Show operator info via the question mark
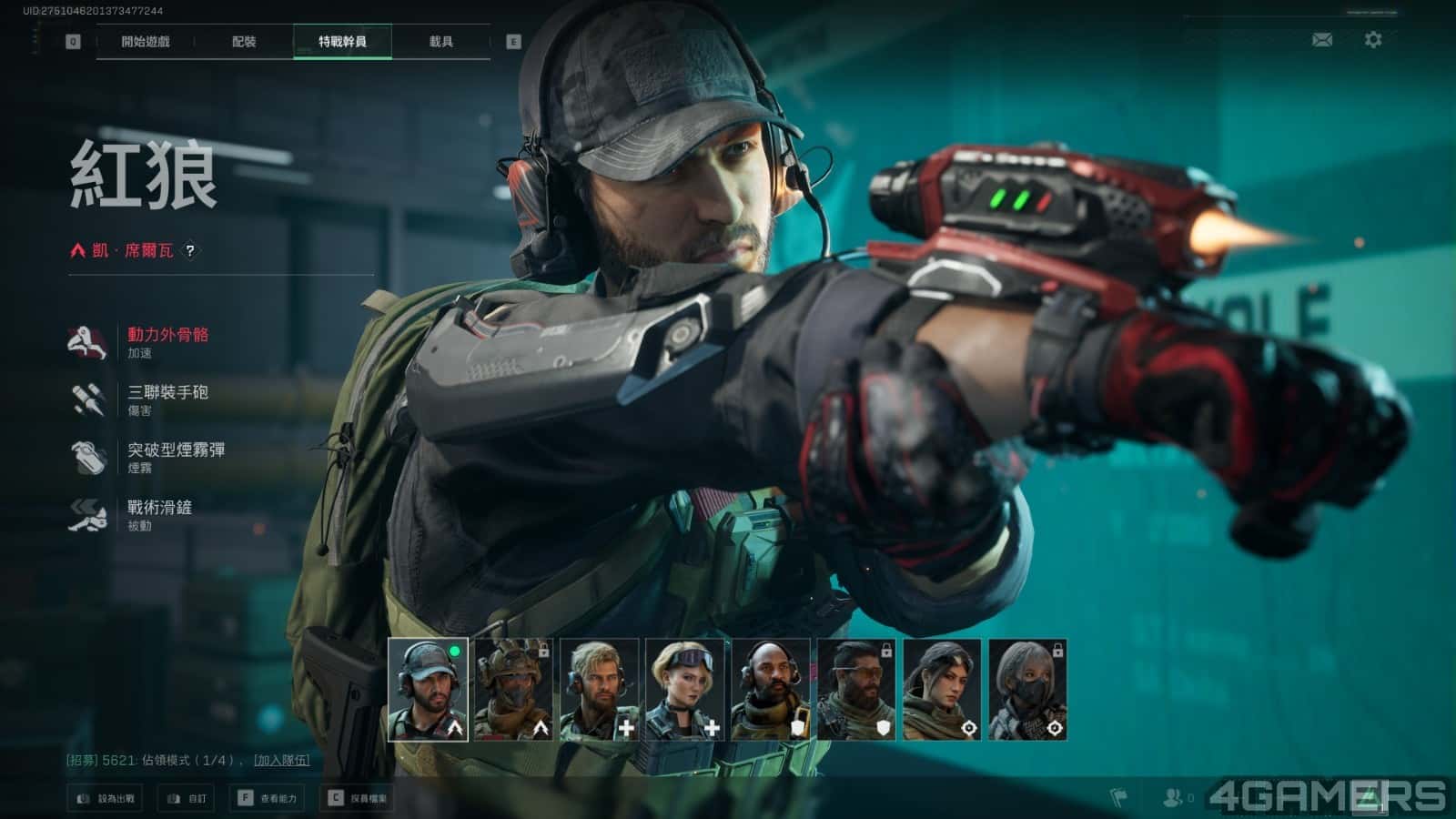Screen dimensions: 1456x819 pyautogui.click(x=189, y=250)
